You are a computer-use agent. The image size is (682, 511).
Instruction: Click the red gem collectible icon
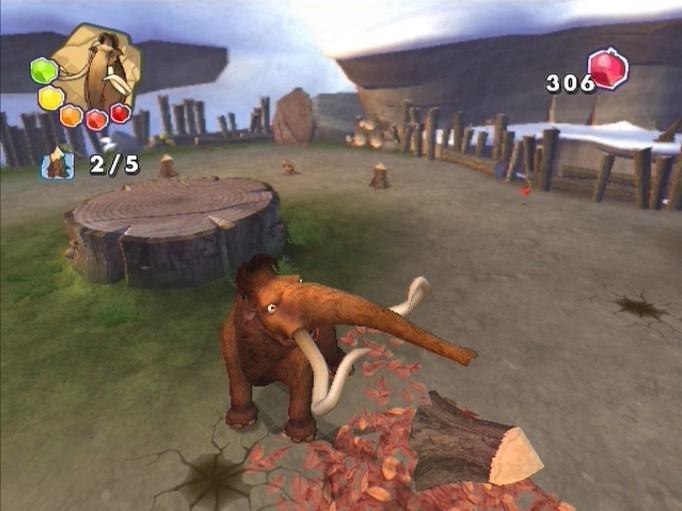[x=607, y=70]
